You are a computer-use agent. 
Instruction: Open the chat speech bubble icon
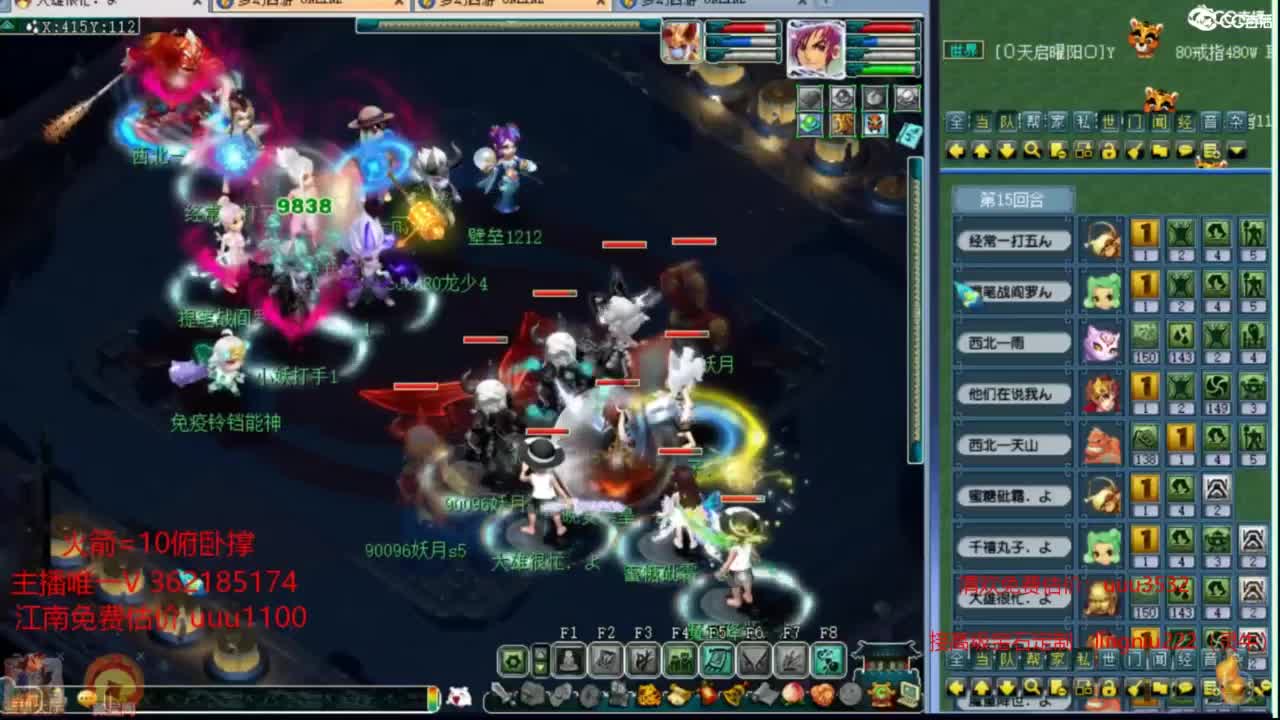(x=1185, y=151)
